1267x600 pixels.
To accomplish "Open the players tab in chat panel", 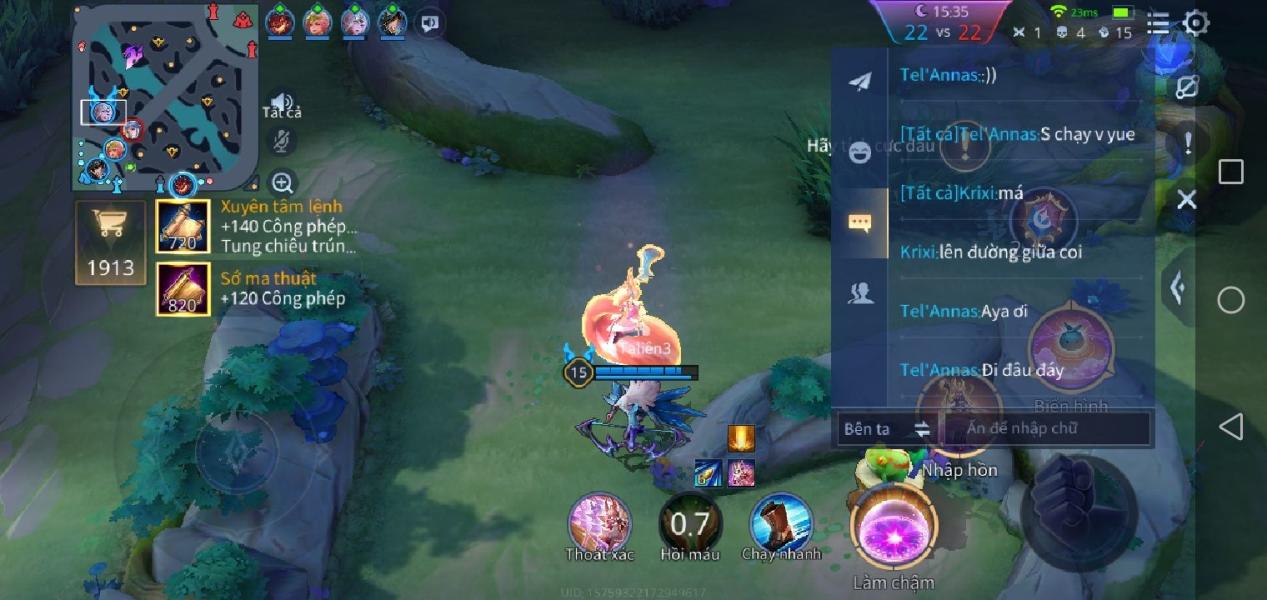I will pos(860,293).
